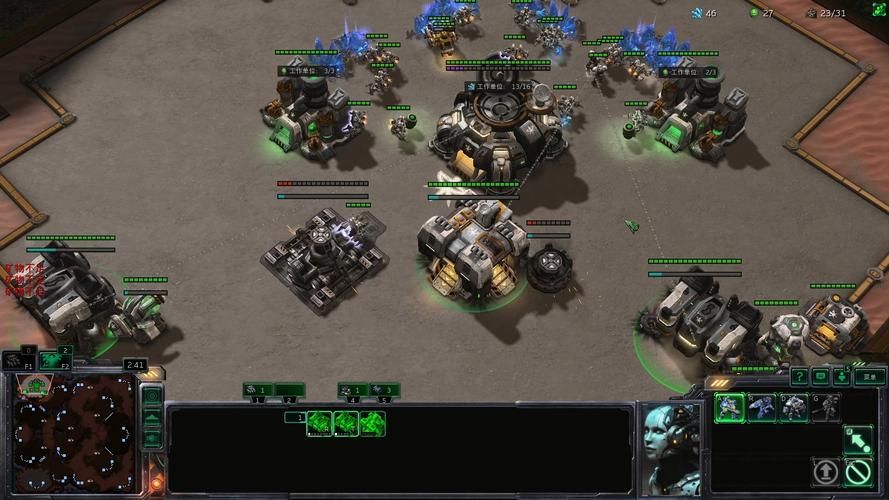
Task: Select control group 4 tab
Action: pyautogui.click(x=352, y=390)
